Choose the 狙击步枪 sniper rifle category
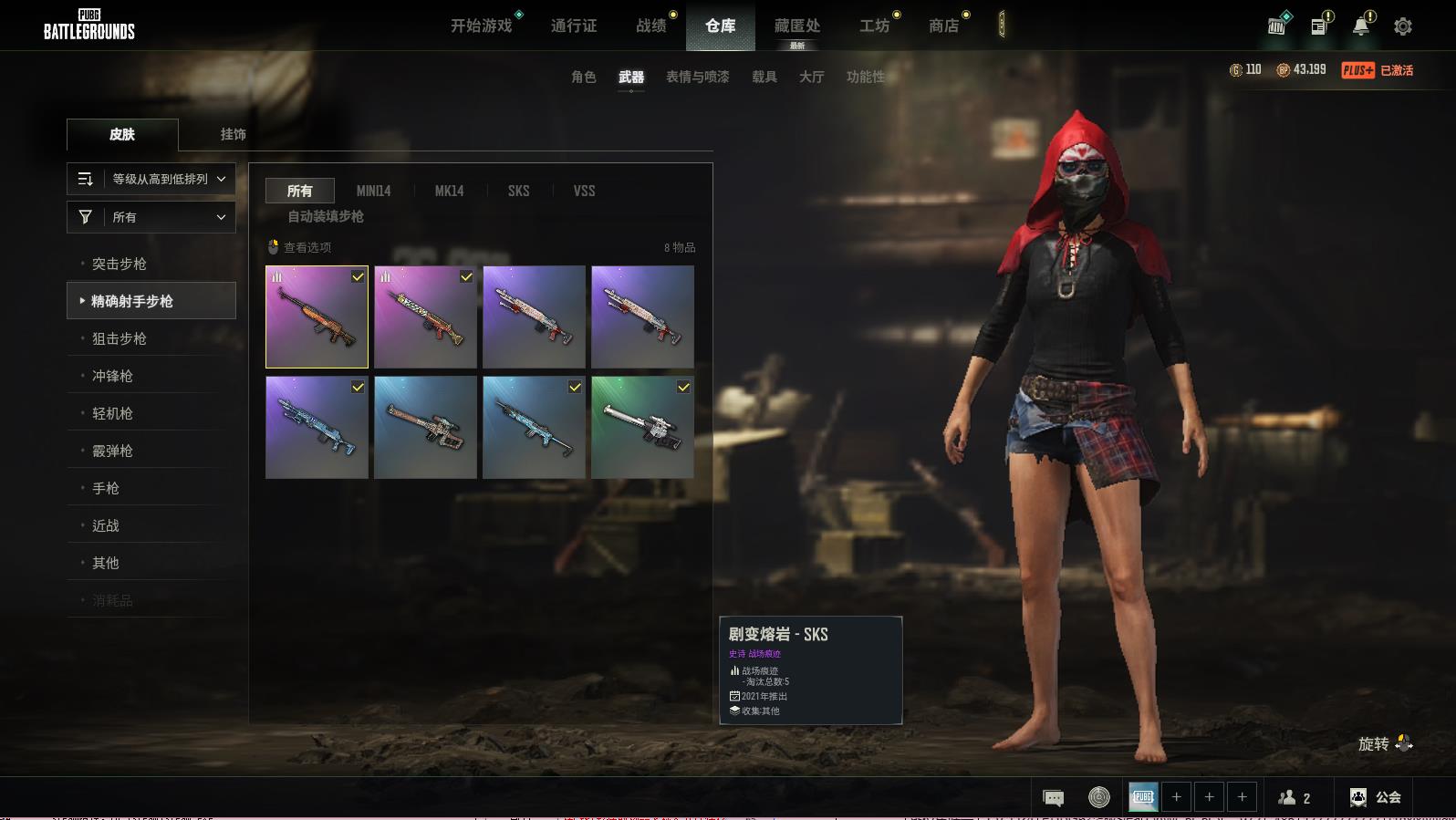 (x=120, y=338)
